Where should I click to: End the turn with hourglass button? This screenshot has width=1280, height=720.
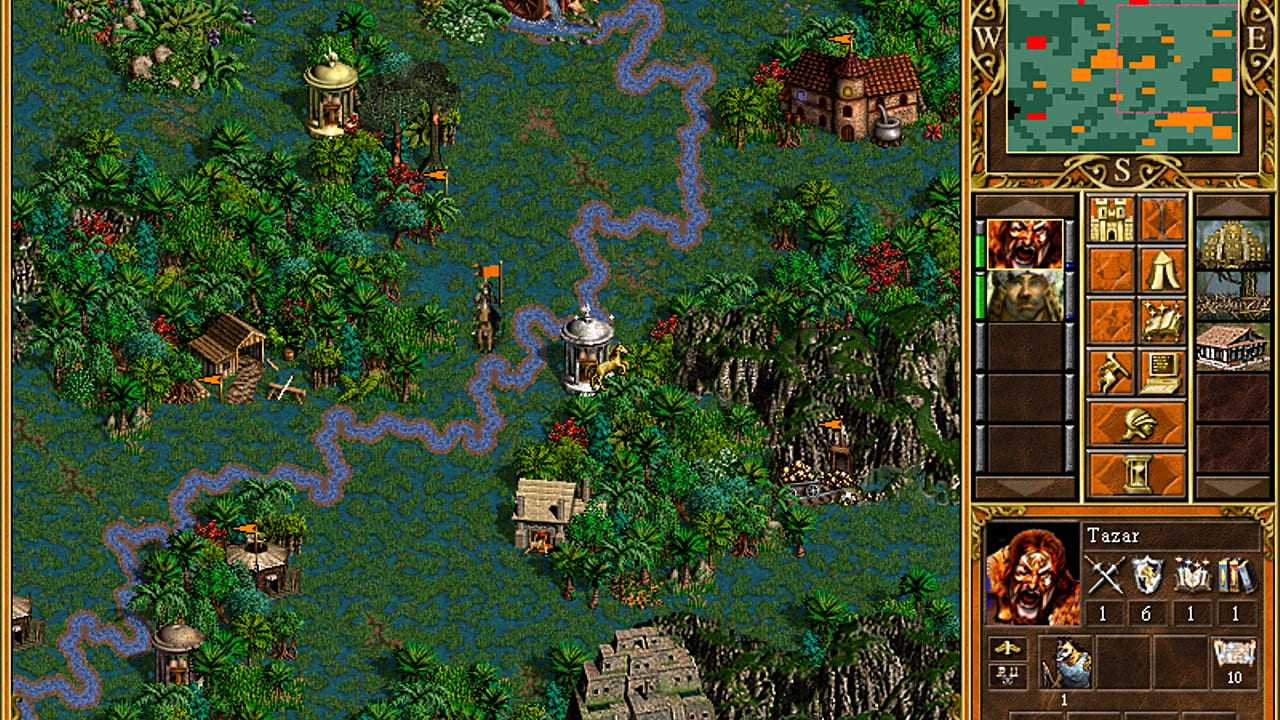pyautogui.click(x=1136, y=473)
